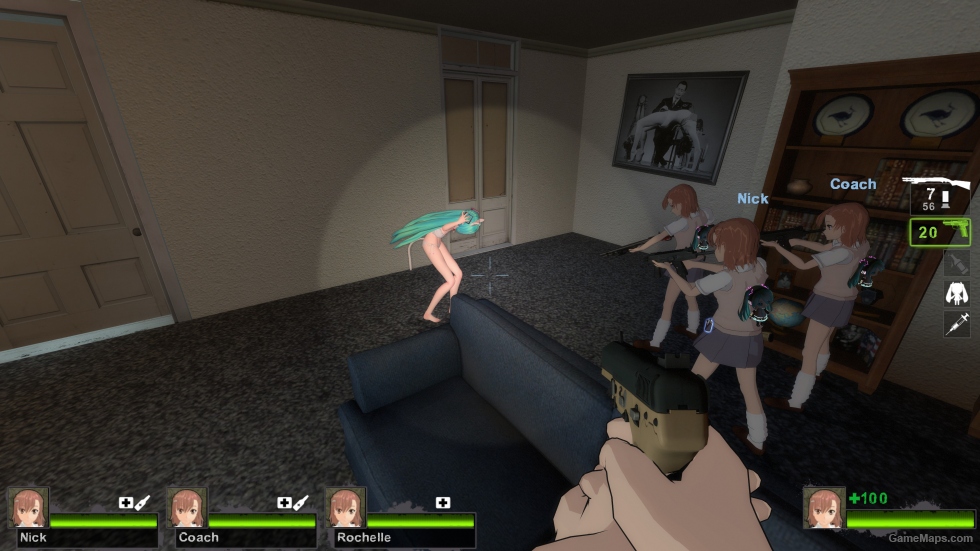The image size is (980, 551).
Task: Open the GameMaps.com watermark link
Action: pos(929,538)
